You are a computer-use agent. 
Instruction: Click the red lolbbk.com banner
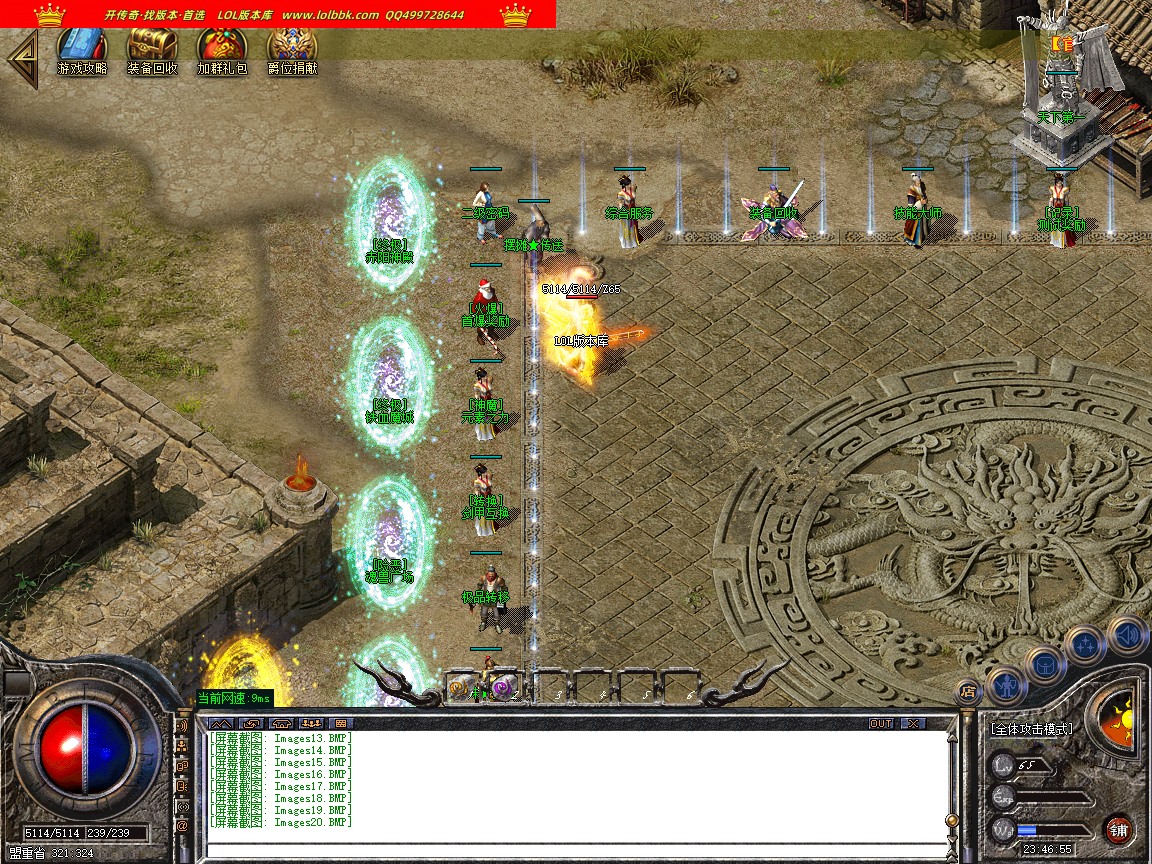[278, 14]
